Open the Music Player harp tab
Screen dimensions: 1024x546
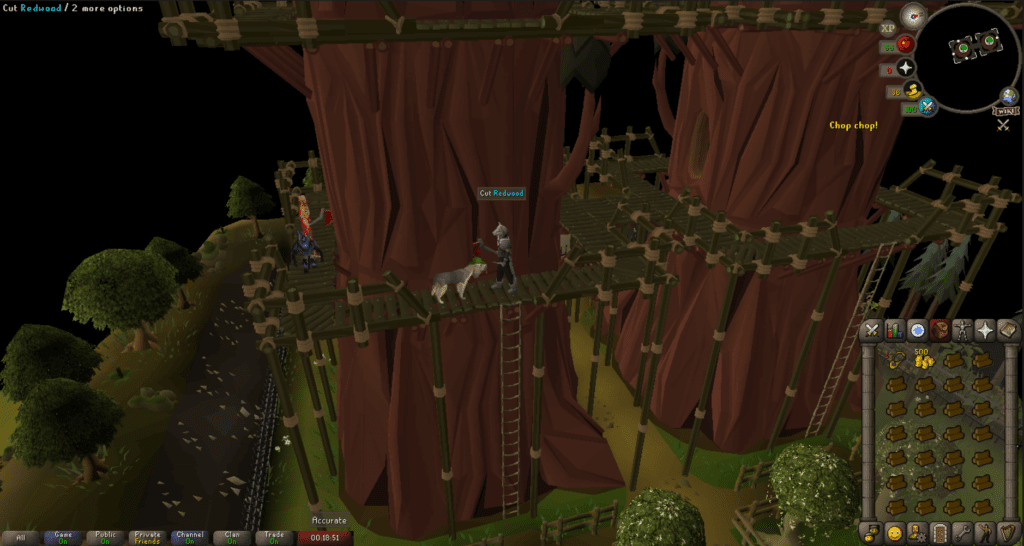pyautogui.click(x=1008, y=531)
